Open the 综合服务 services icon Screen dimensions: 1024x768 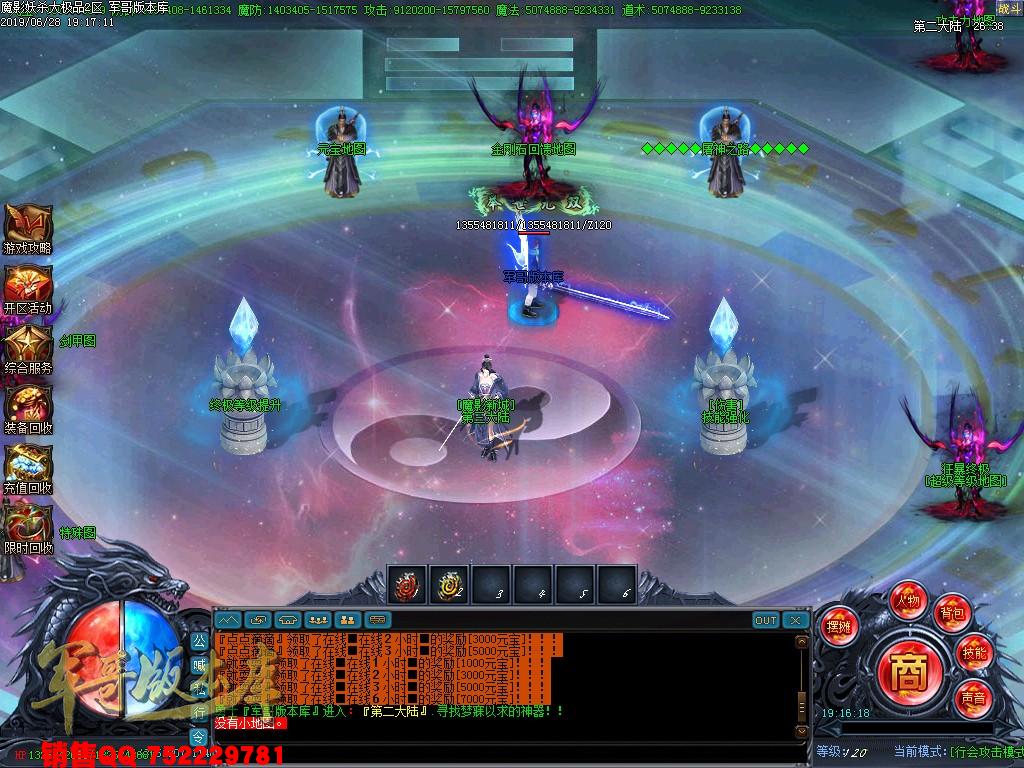coord(27,345)
